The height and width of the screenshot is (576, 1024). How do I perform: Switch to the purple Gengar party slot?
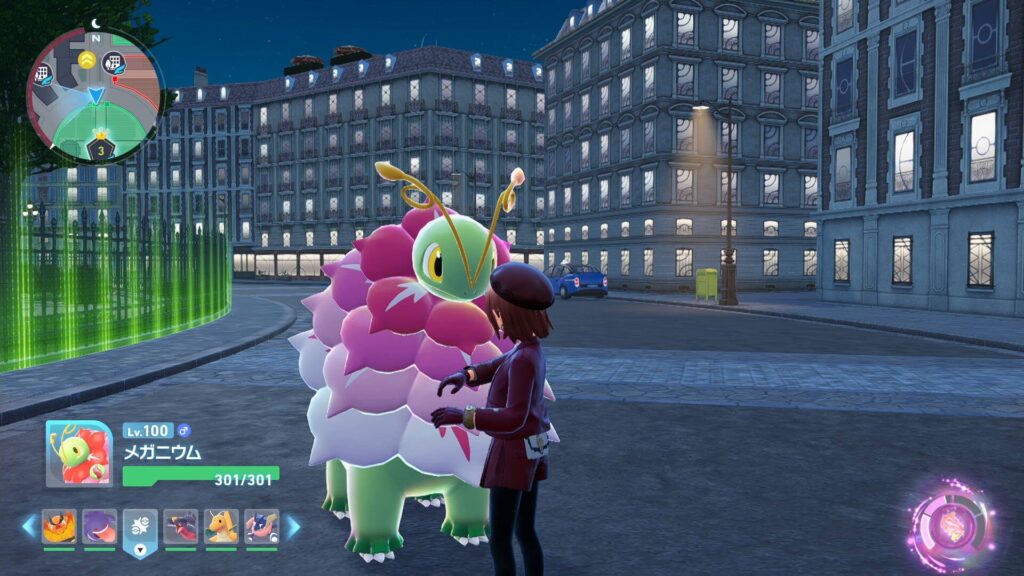click(x=99, y=526)
